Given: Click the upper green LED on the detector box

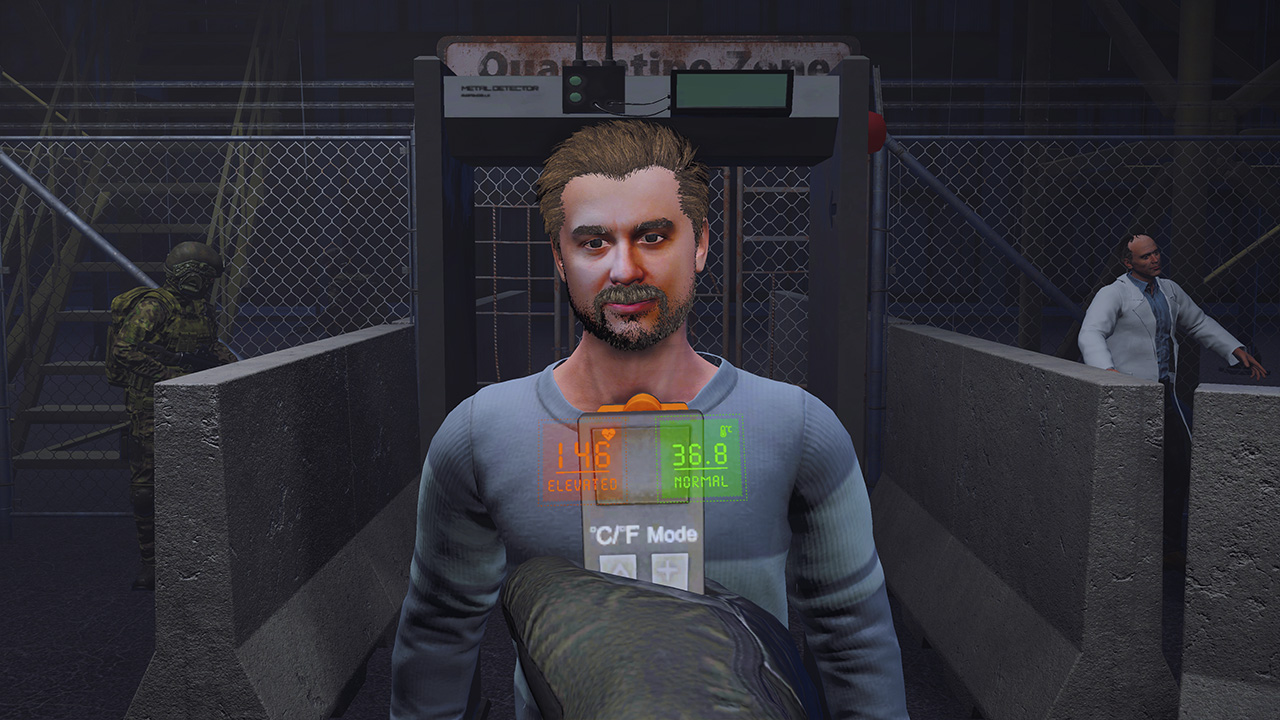Looking at the screenshot, I should [575, 82].
